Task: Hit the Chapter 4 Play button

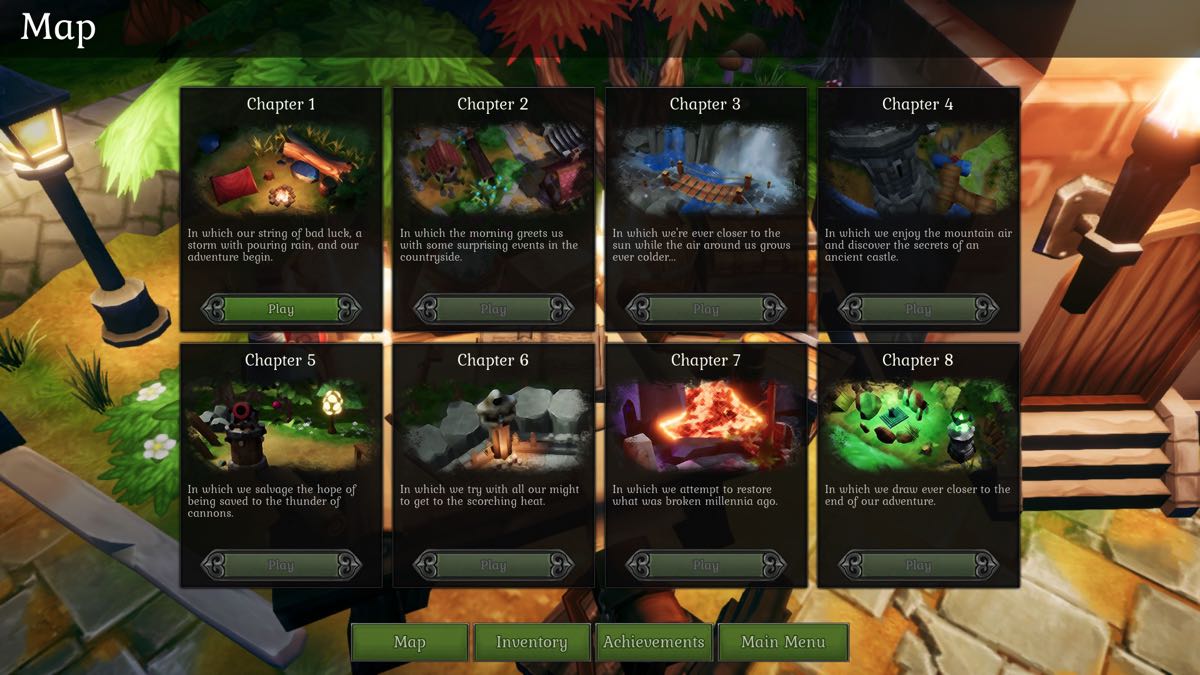Action: pyautogui.click(x=918, y=309)
